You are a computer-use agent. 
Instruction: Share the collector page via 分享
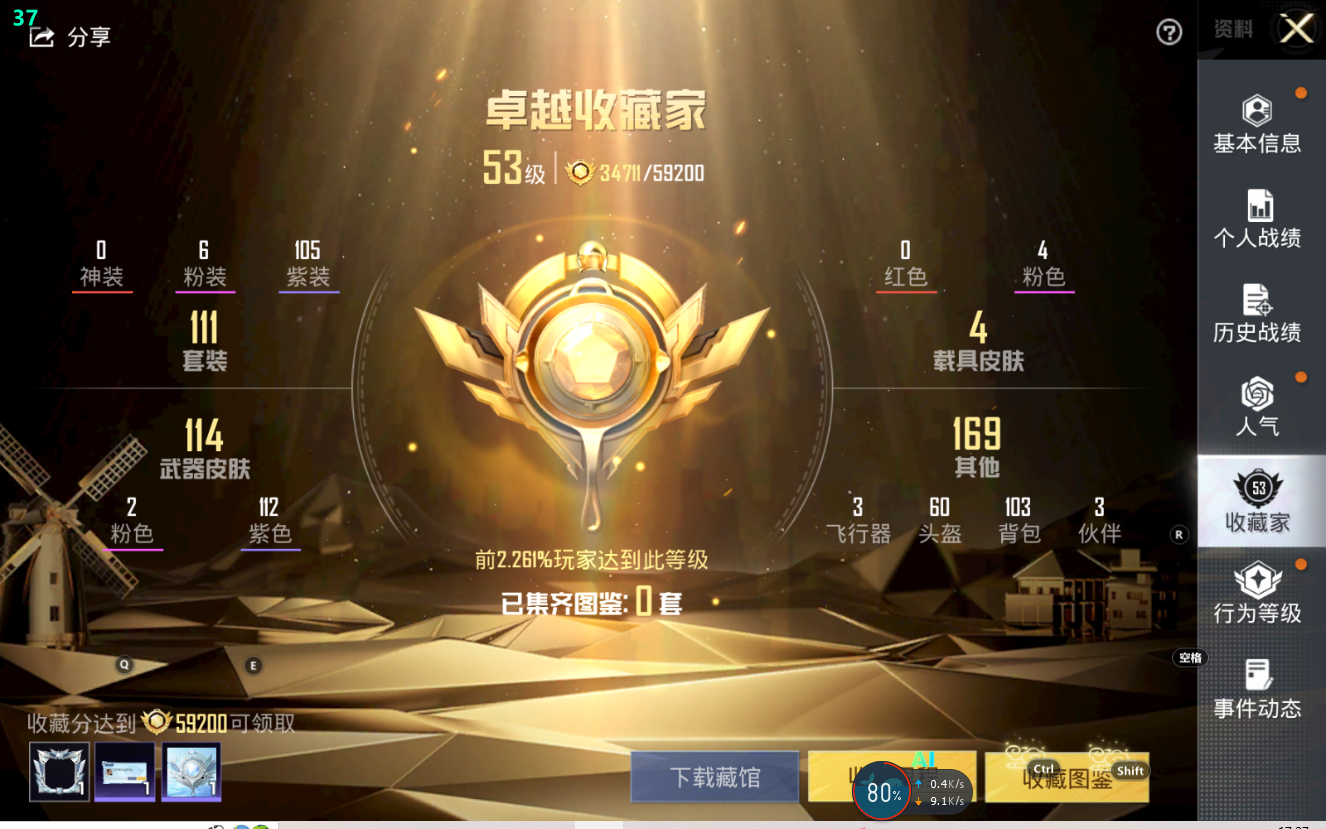point(71,38)
